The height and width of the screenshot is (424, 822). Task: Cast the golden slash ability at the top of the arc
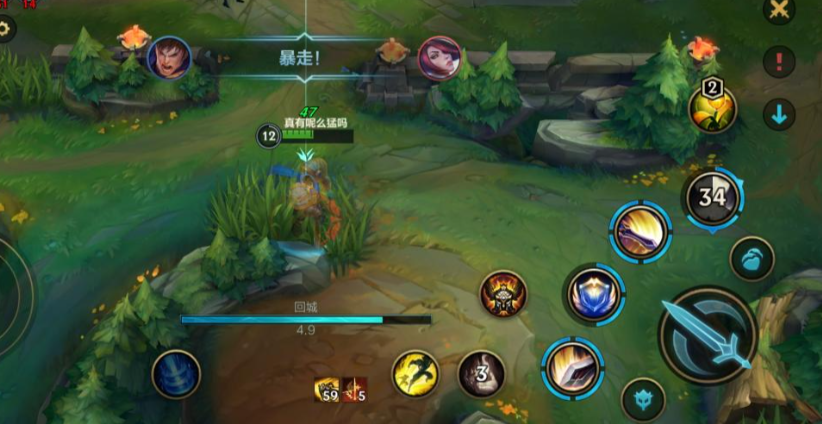[640, 232]
